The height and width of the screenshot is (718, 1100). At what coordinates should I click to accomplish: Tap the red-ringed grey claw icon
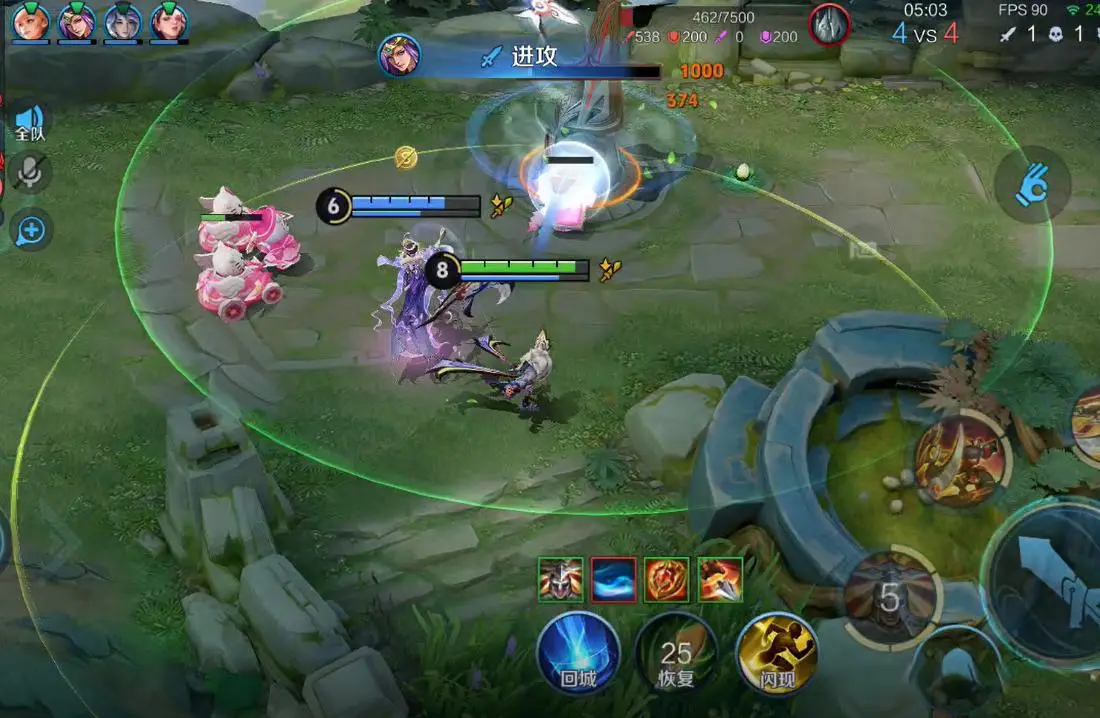point(829,24)
